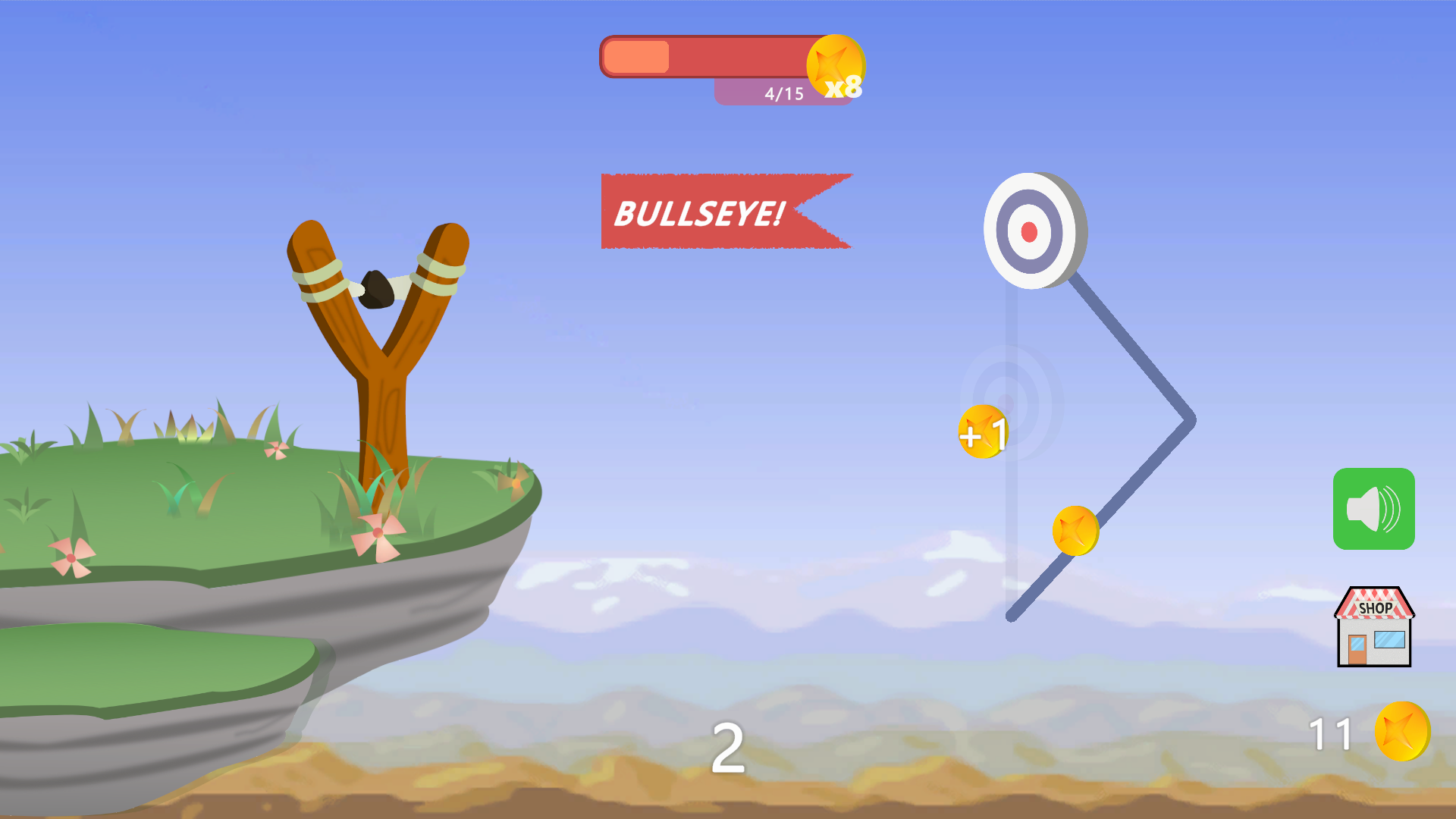Image resolution: width=1456 pixels, height=819 pixels.
Task: Click the coin icon next to the 11 counter
Action: (1403, 731)
